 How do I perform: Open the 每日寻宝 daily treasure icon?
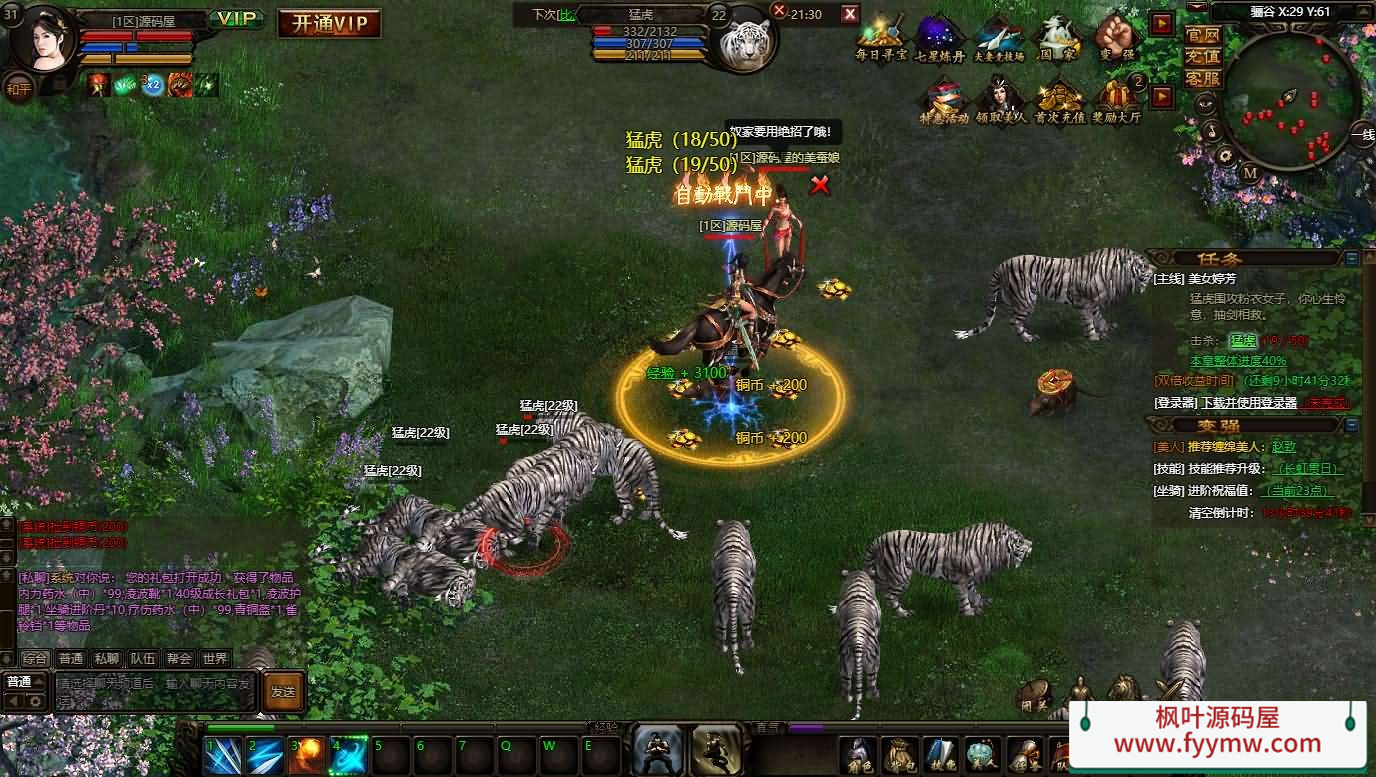(881, 36)
